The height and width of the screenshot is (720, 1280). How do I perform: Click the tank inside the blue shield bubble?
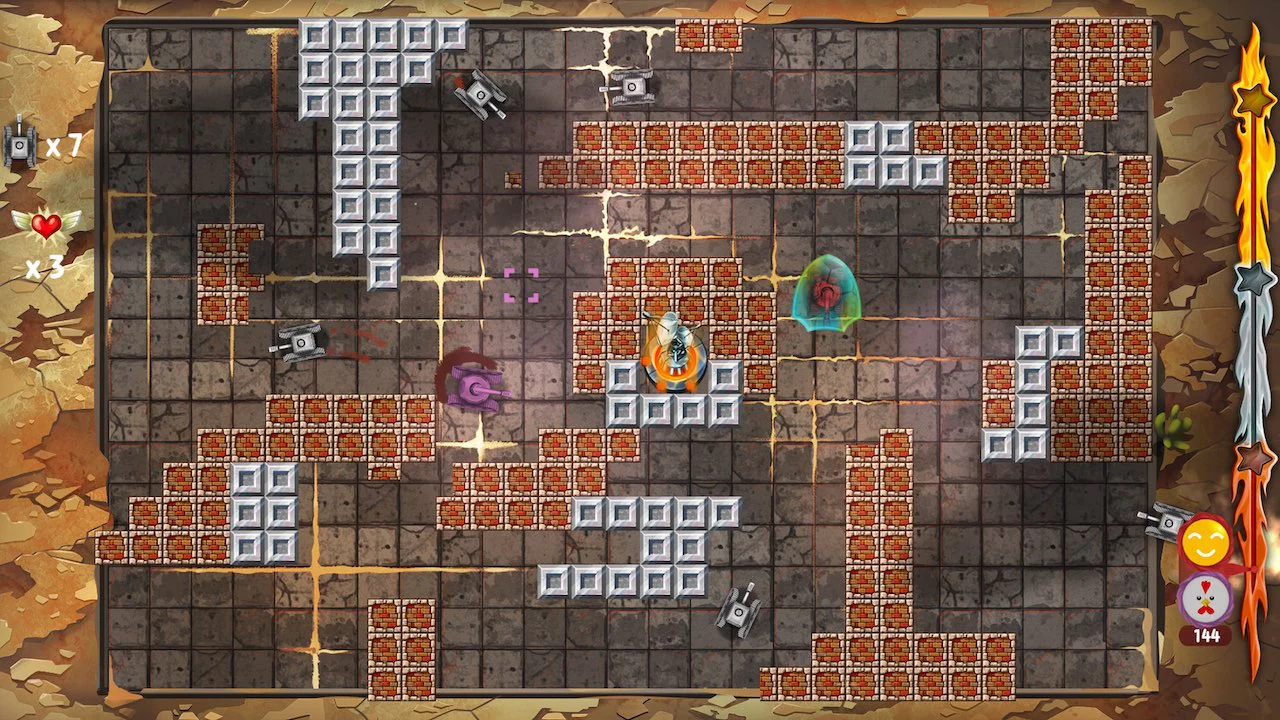pos(827,294)
